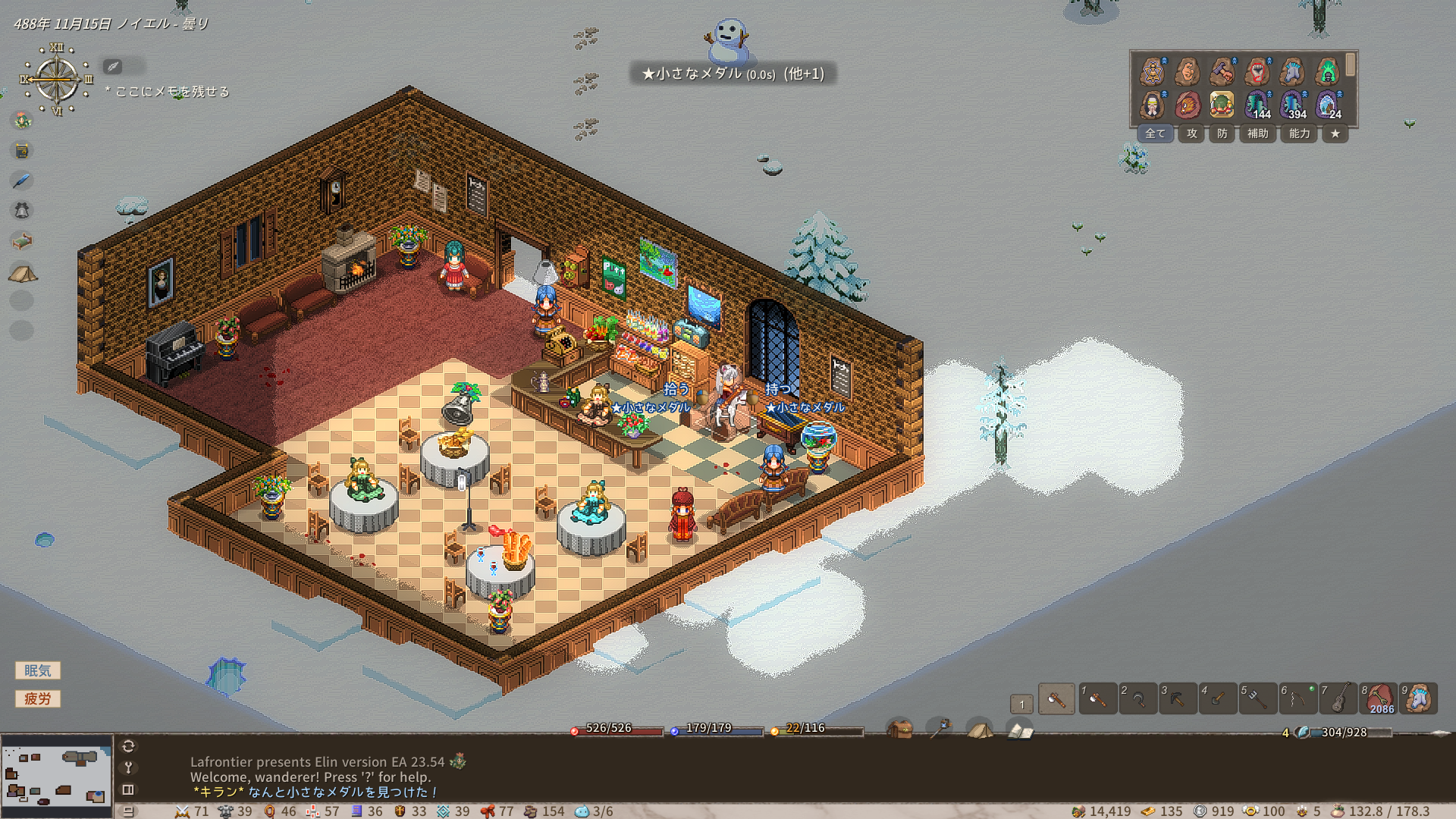Select the sickle in hotbar slot 2
The image size is (1456, 819).
[x=1137, y=698]
